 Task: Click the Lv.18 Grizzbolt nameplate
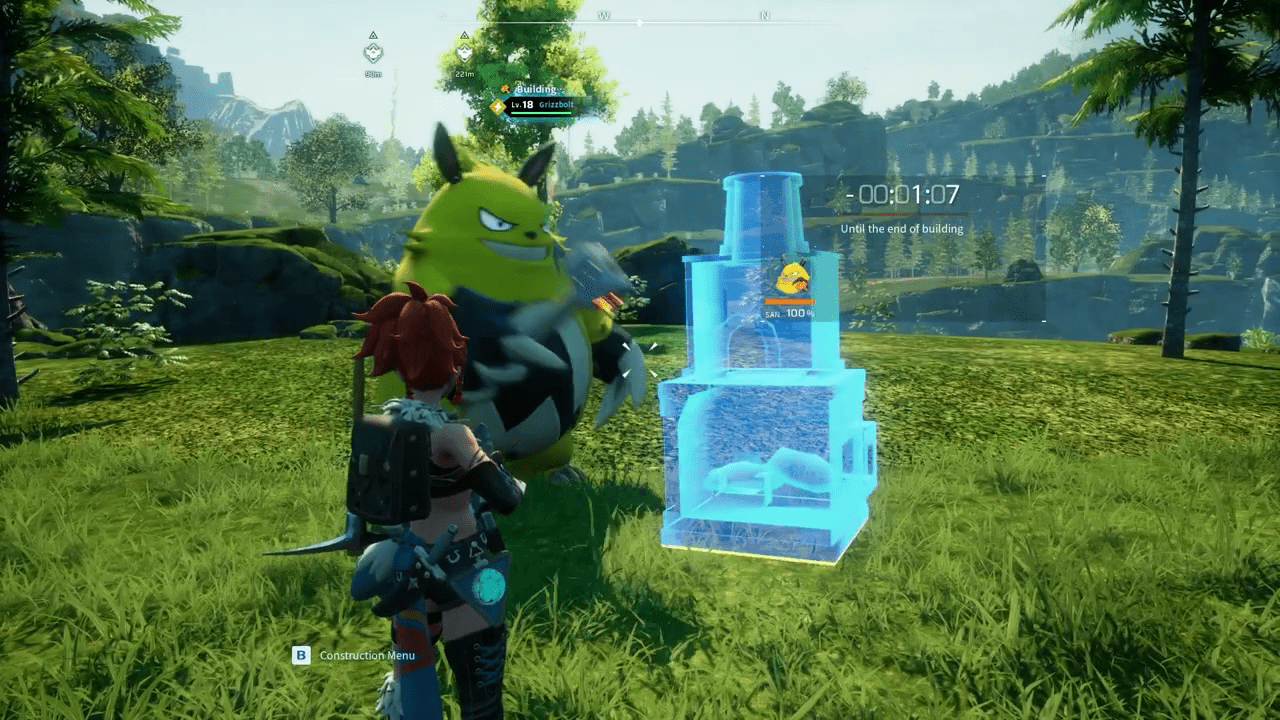tap(540, 104)
